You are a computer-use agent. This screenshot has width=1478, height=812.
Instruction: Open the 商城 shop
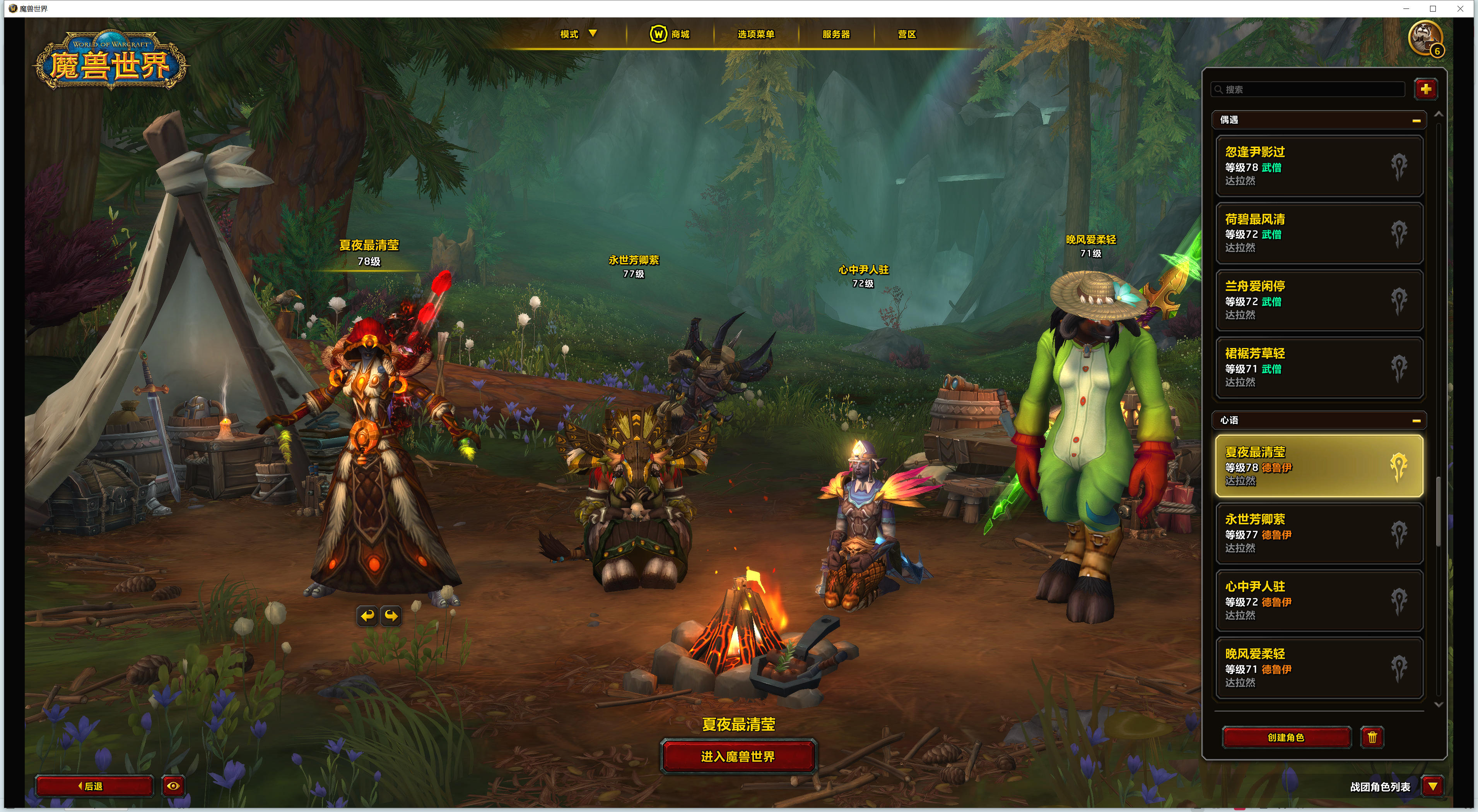coord(670,34)
